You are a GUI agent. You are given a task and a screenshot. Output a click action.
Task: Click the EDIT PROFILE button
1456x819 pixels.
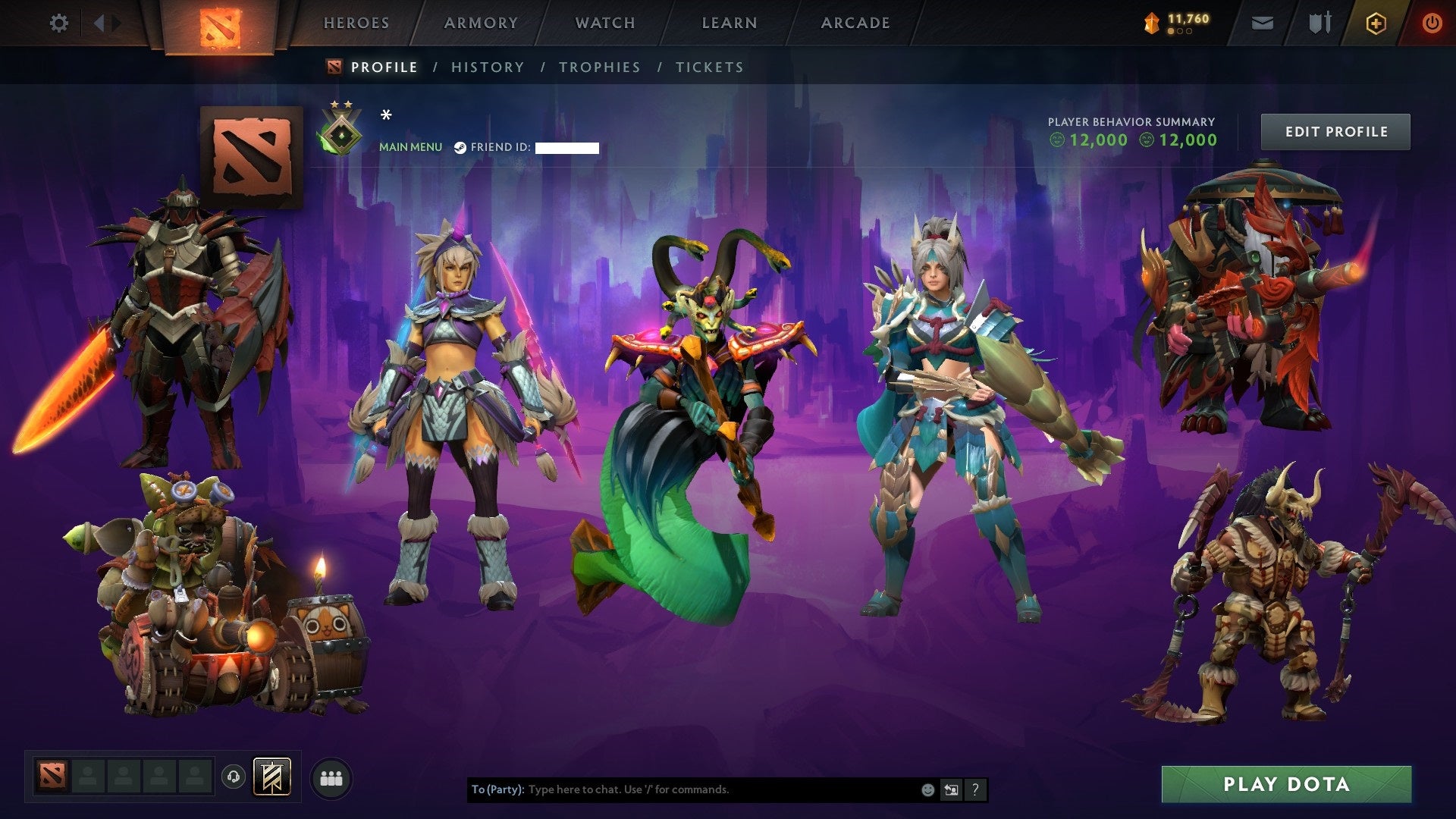[1335, 130]
